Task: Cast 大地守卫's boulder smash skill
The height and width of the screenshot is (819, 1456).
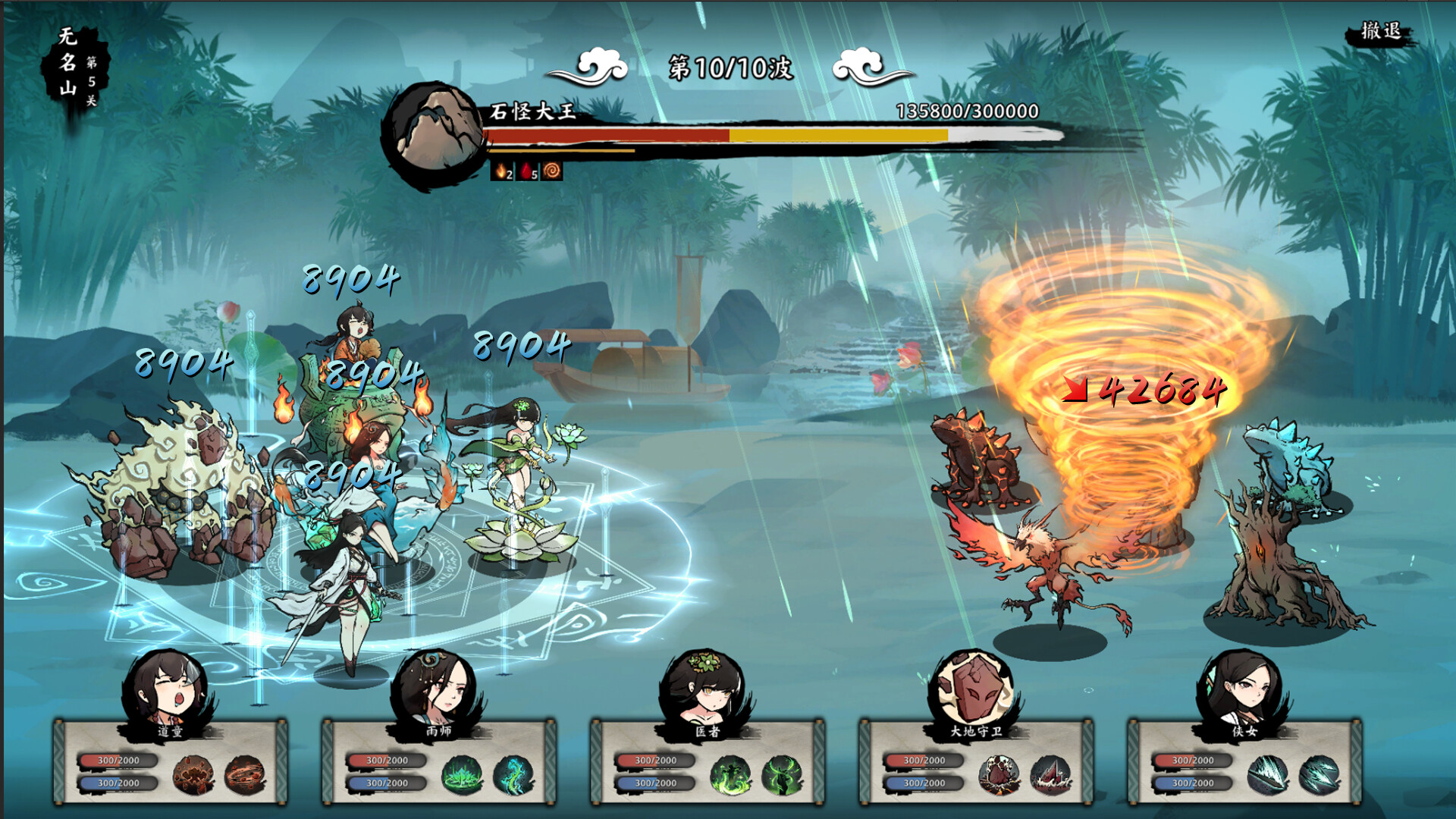Action: [999, 774]
